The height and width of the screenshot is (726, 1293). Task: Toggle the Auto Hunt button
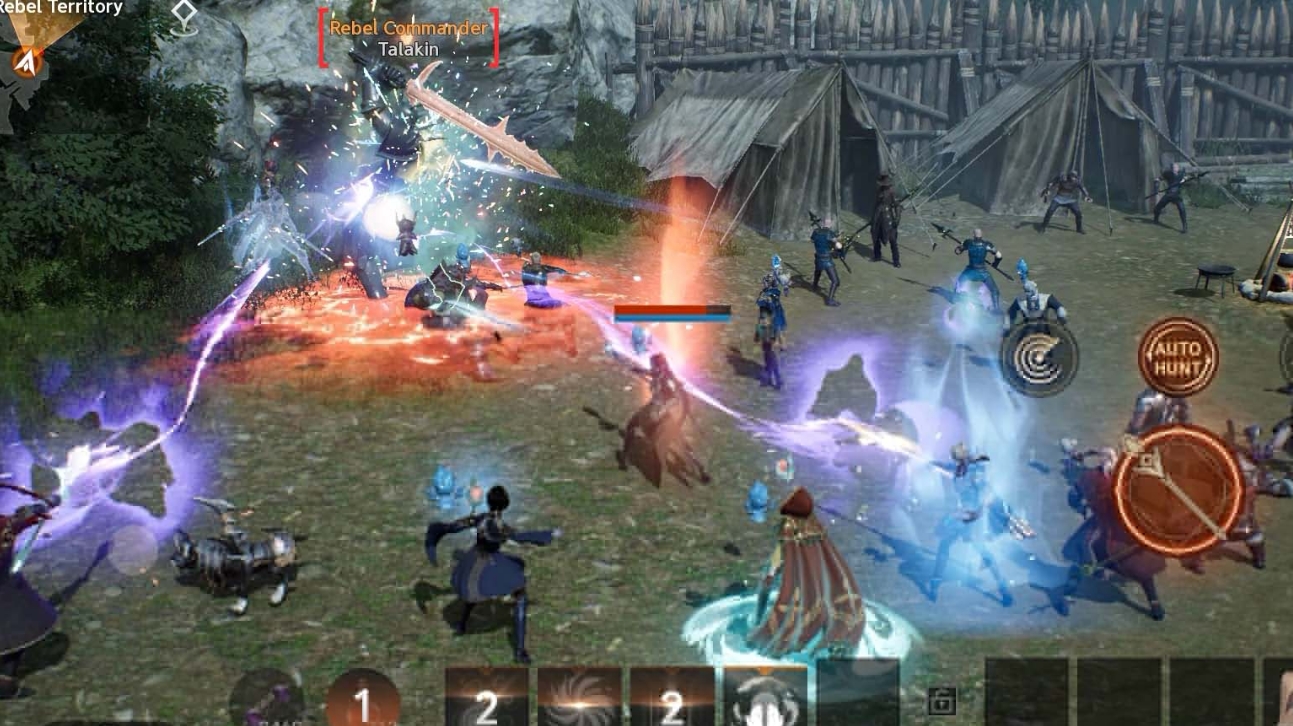pyautogui.click(x=1178, y=357)
